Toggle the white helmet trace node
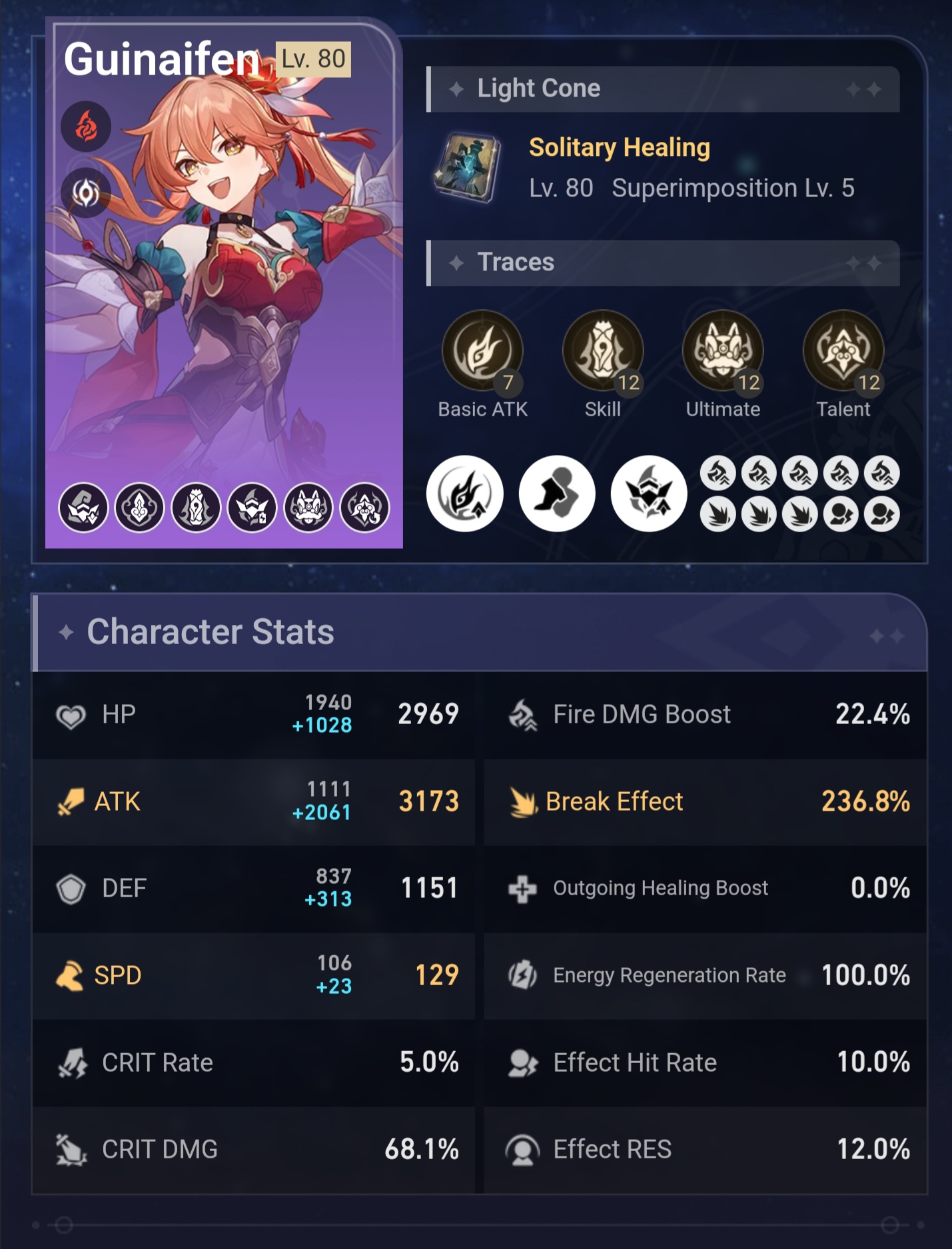952x1249 pixels. click(x=648, y=494)
